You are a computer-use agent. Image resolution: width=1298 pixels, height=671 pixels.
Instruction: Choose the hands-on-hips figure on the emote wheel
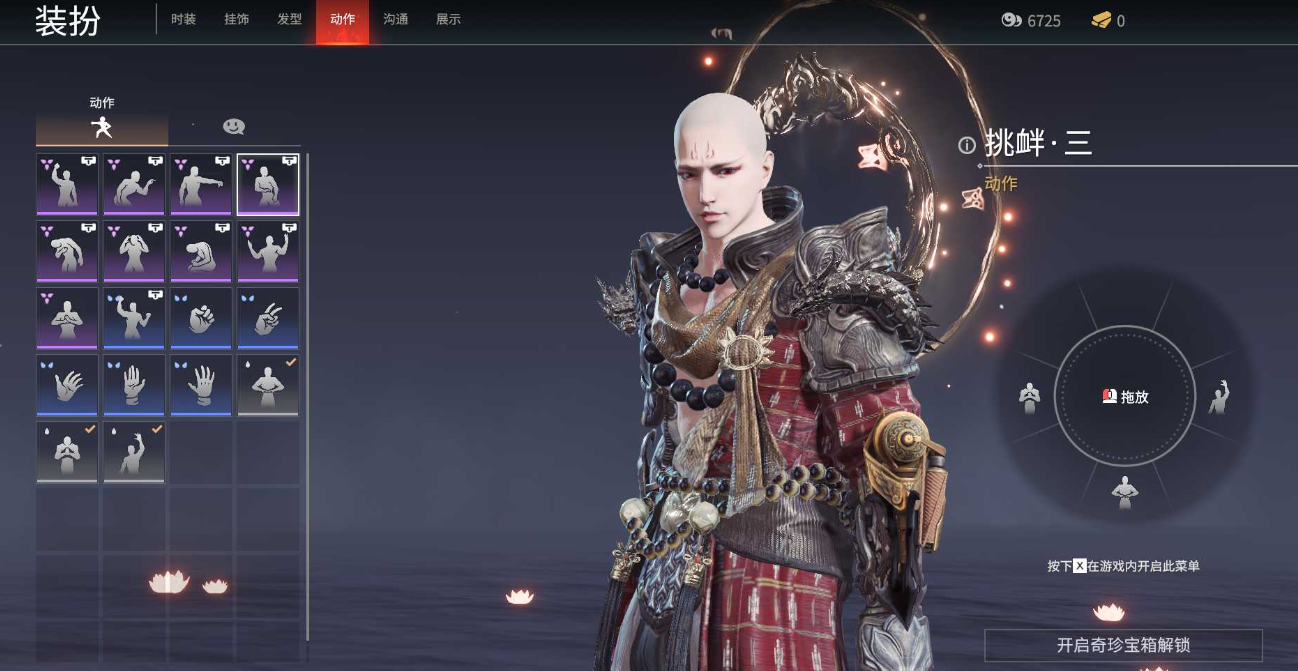(x=1125, y=491)
